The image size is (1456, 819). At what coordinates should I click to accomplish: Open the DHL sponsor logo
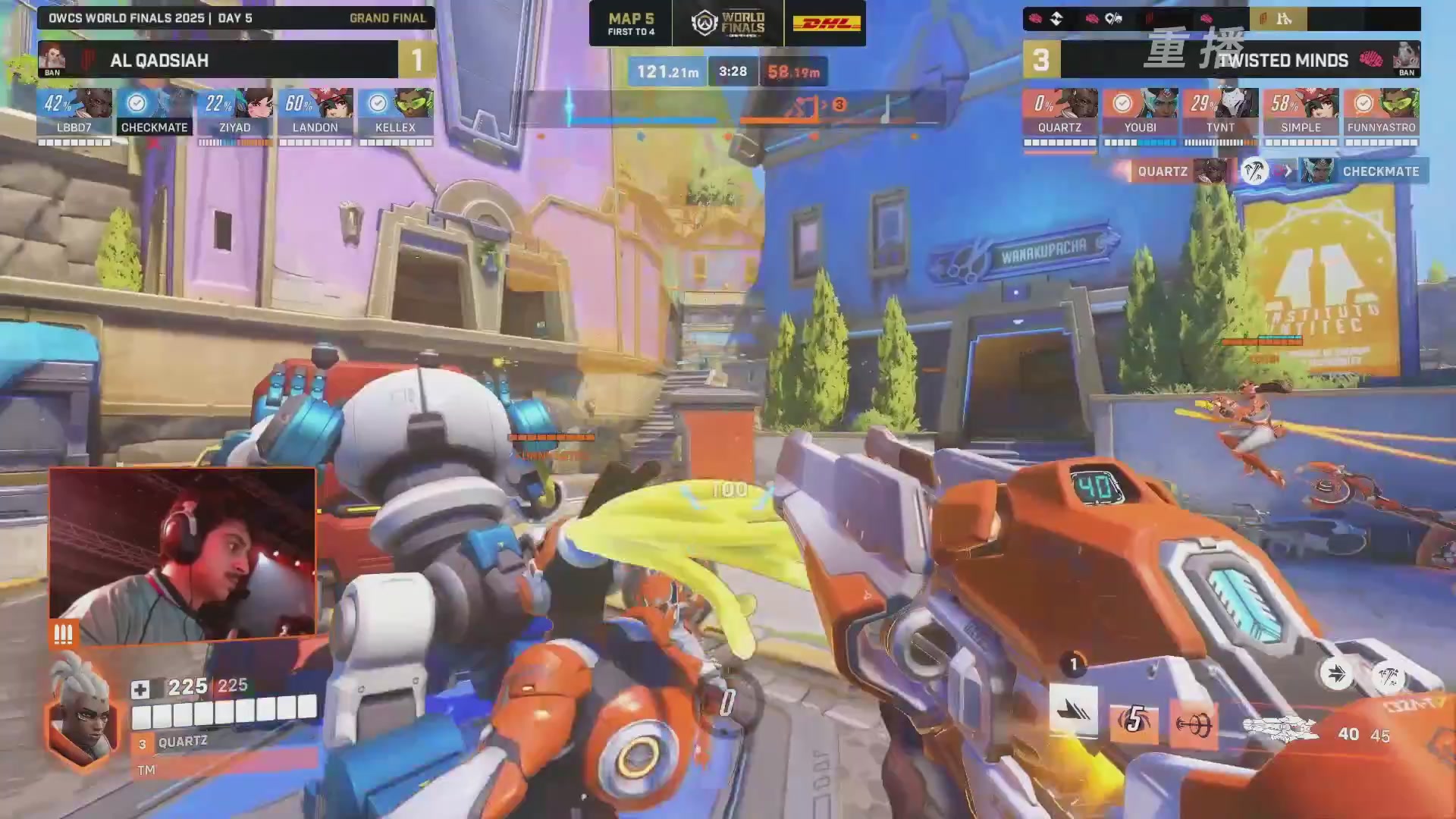[827, 24]
